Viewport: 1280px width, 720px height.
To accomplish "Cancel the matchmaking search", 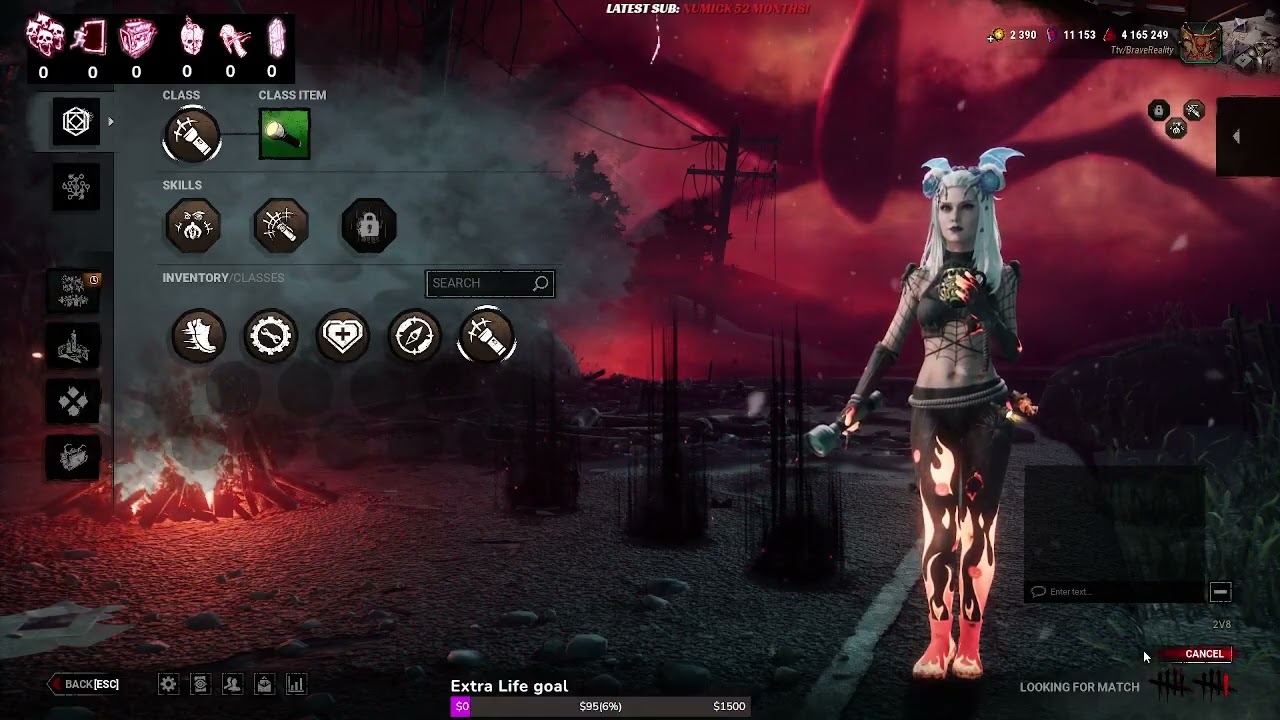I will (x=1204, y=654).
